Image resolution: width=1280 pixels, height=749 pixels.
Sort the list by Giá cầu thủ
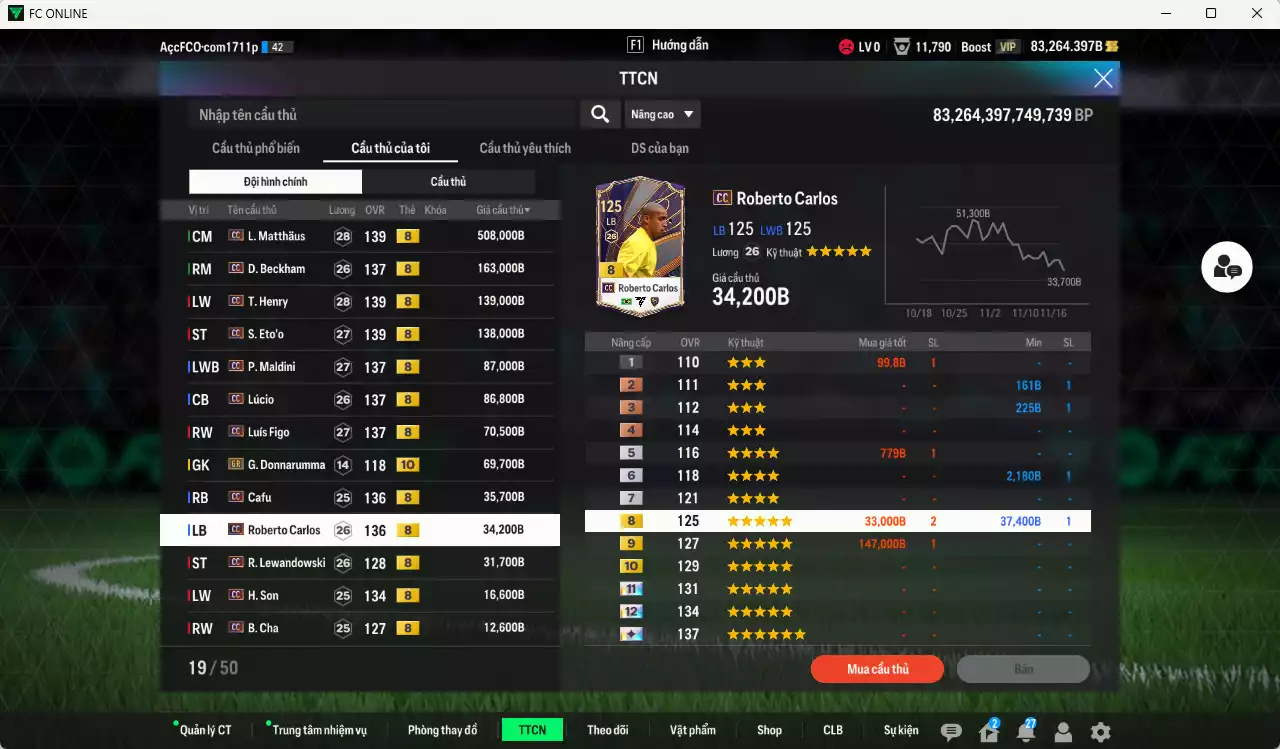(x=504, y=209)
